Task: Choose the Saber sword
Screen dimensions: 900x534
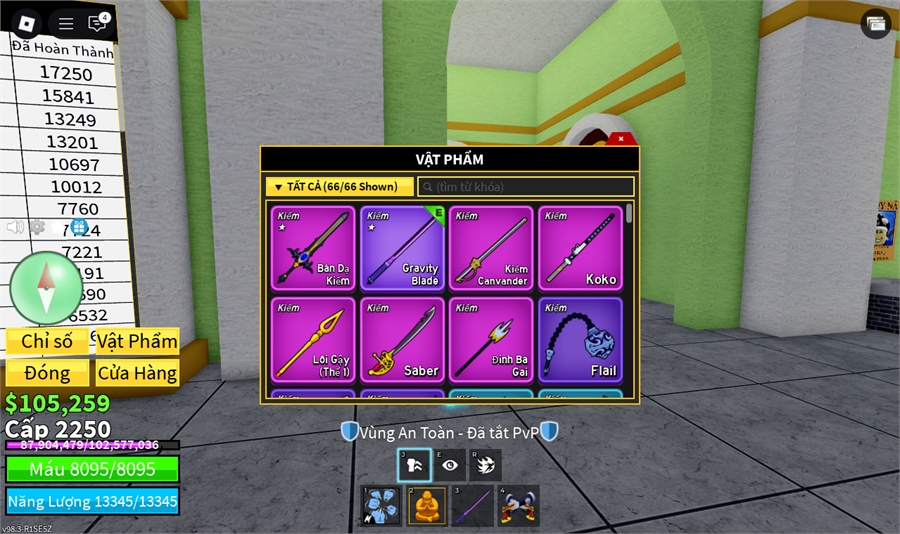Action: (402, 339)
